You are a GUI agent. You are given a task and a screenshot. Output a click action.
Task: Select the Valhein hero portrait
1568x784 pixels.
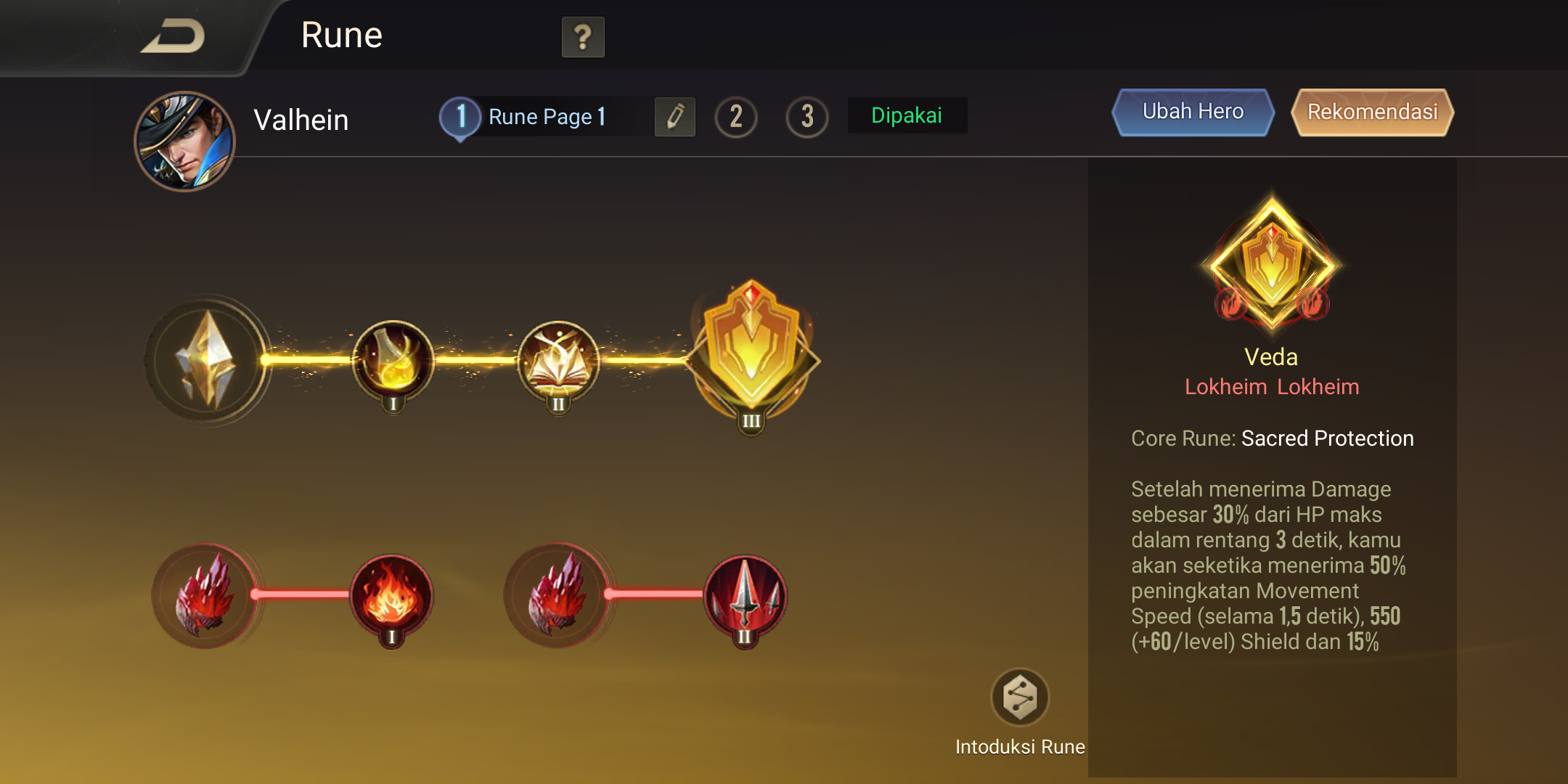184,141
